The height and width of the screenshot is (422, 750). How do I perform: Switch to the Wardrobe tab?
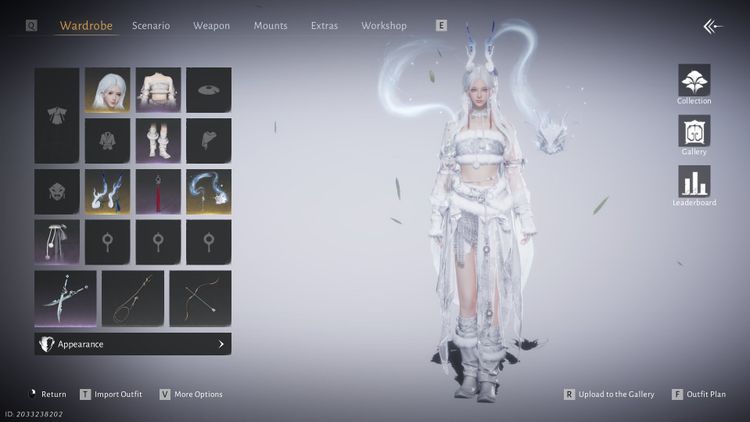(x=86, y=25)
